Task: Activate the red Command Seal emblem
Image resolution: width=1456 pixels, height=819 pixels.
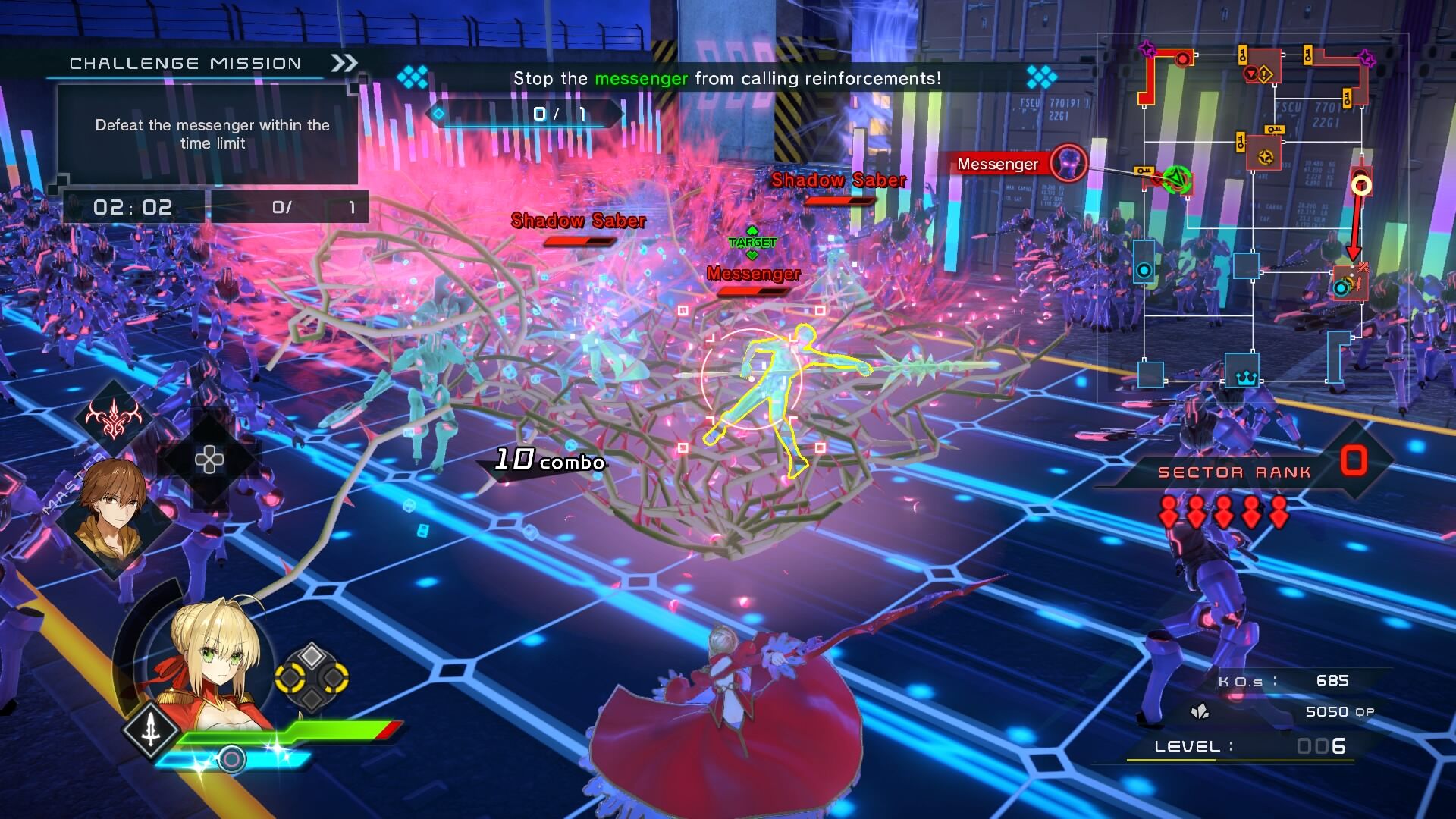Action: click(114, 416)
